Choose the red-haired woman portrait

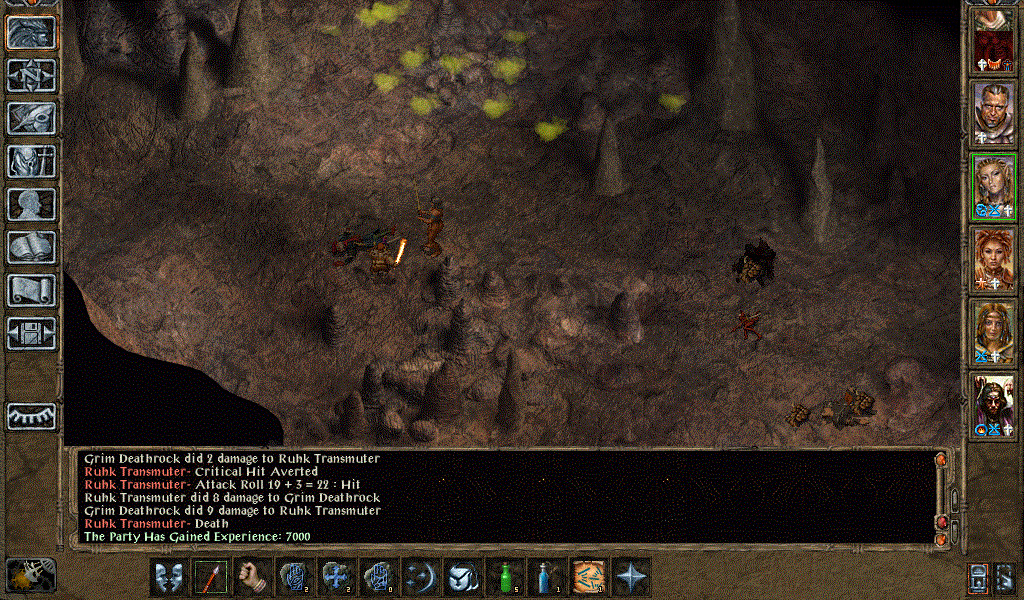click(993, 260)
